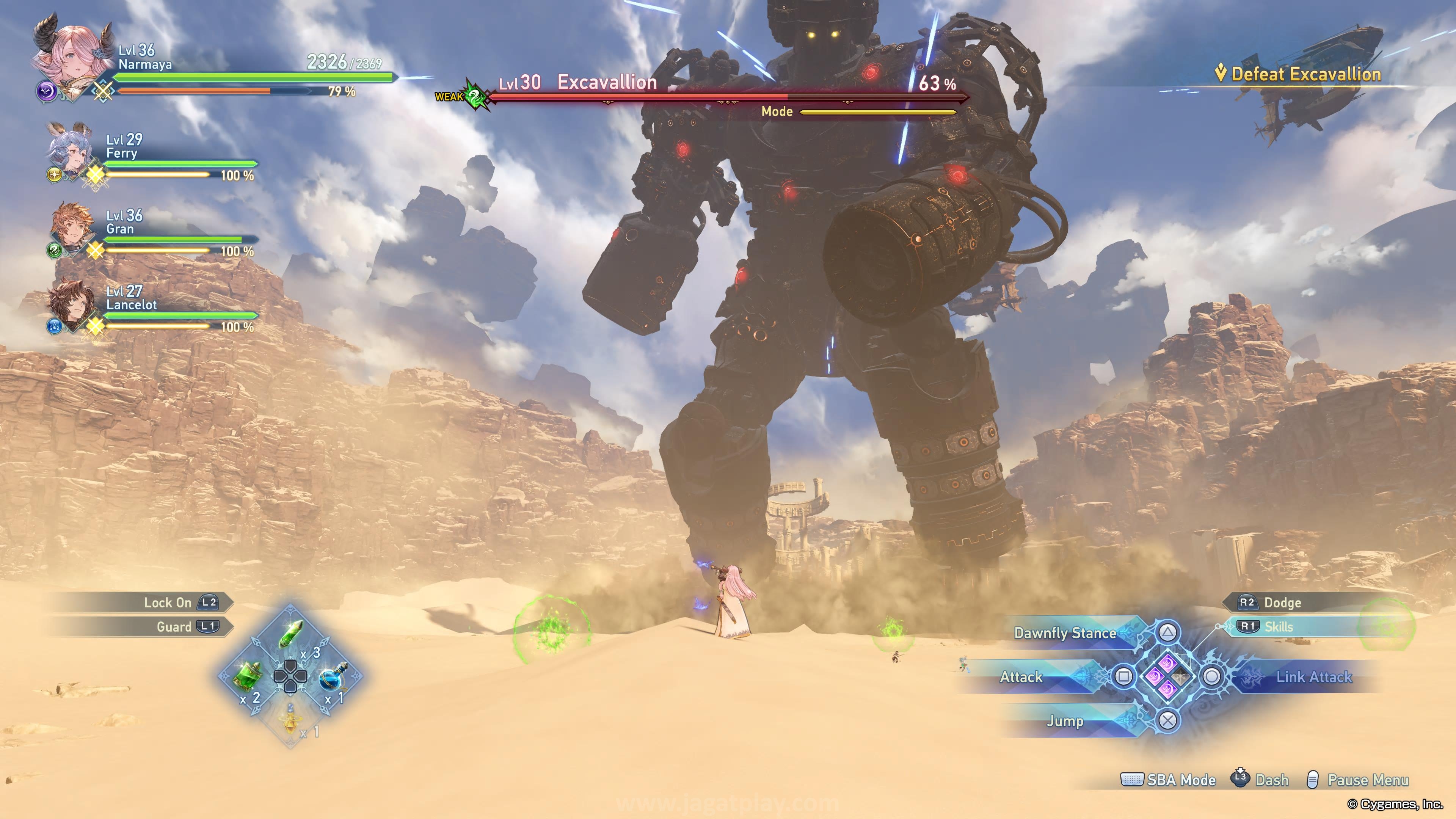Trigger the Dodge action

[1282, 602]
